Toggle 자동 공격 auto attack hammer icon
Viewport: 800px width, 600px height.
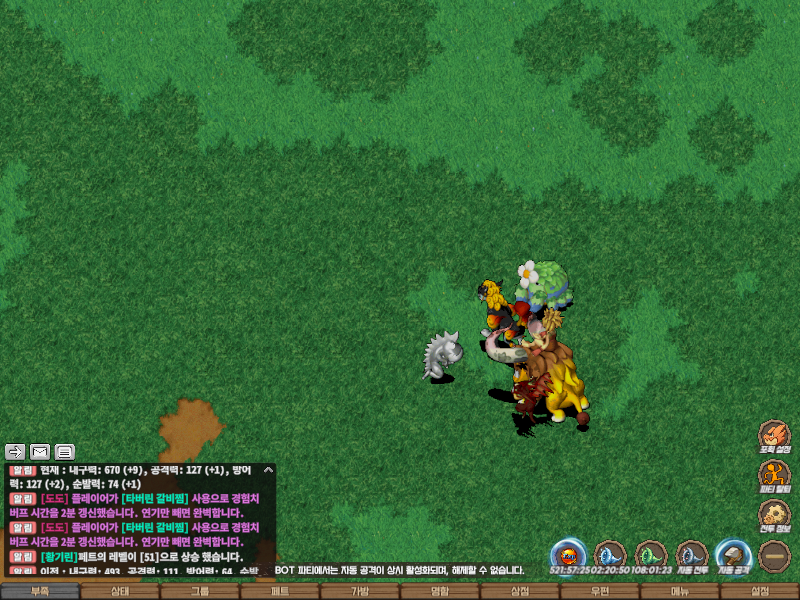[x=732, y=555]
